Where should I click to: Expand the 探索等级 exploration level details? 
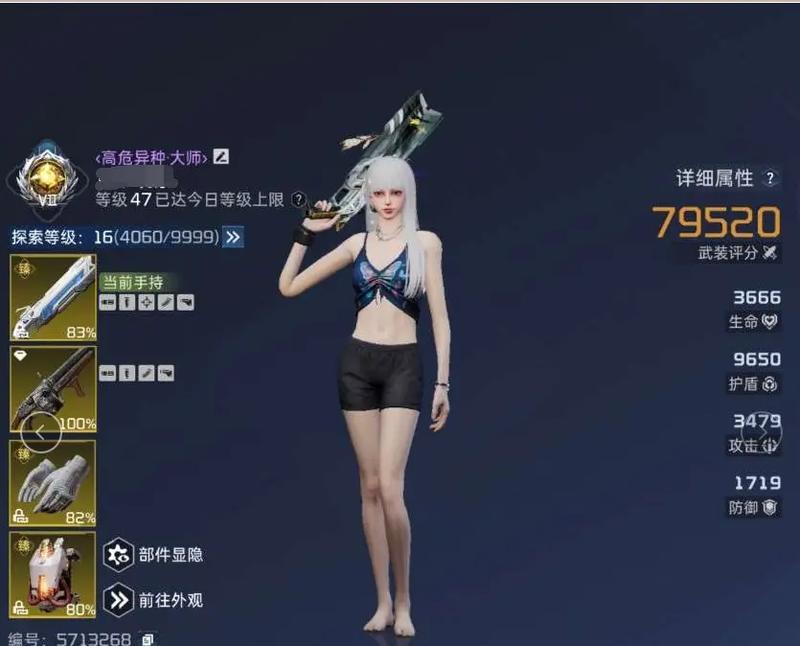[x=233, y=237]
